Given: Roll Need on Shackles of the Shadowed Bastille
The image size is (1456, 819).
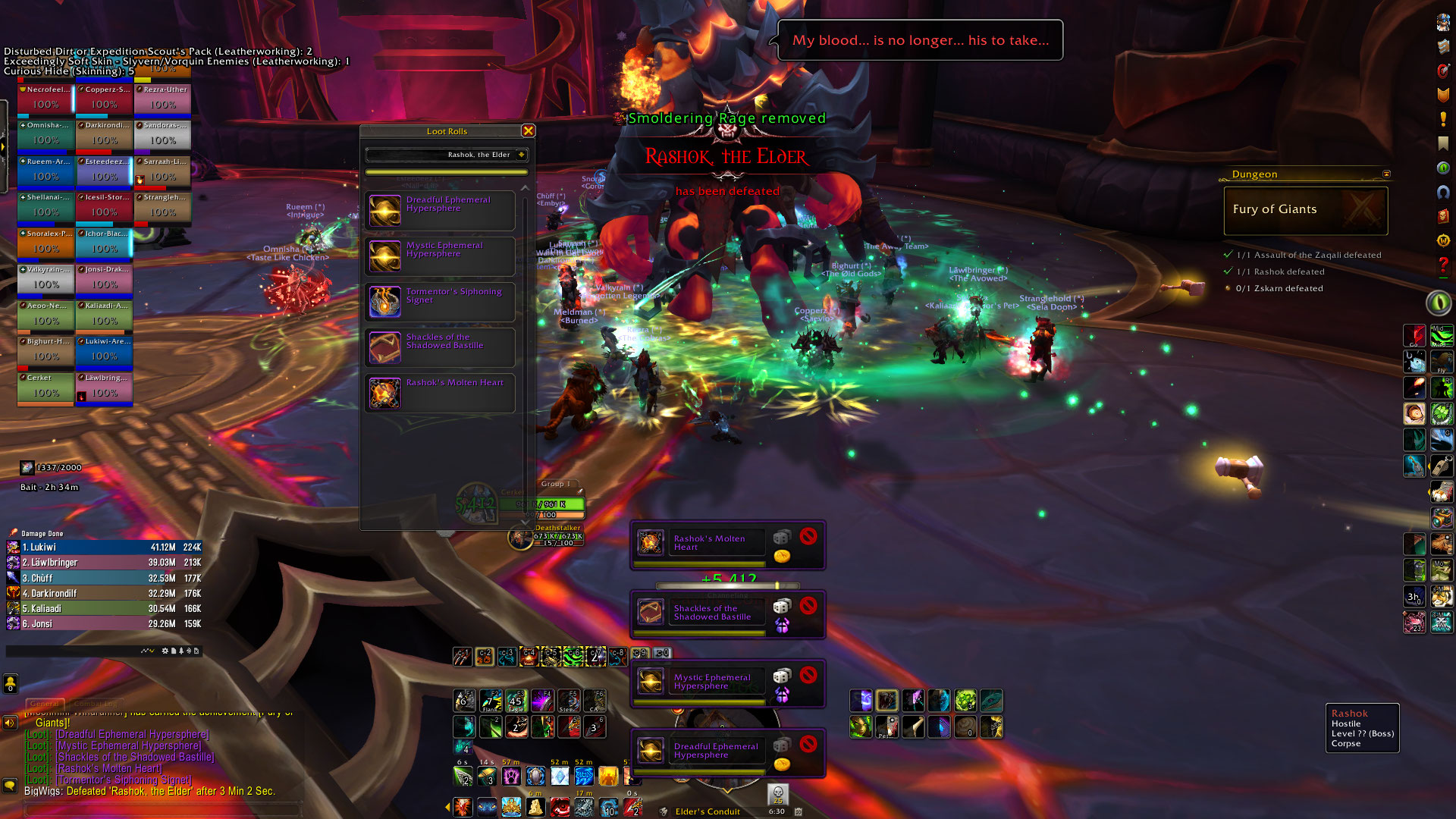Looking at the screenshot, I should 782,607.
